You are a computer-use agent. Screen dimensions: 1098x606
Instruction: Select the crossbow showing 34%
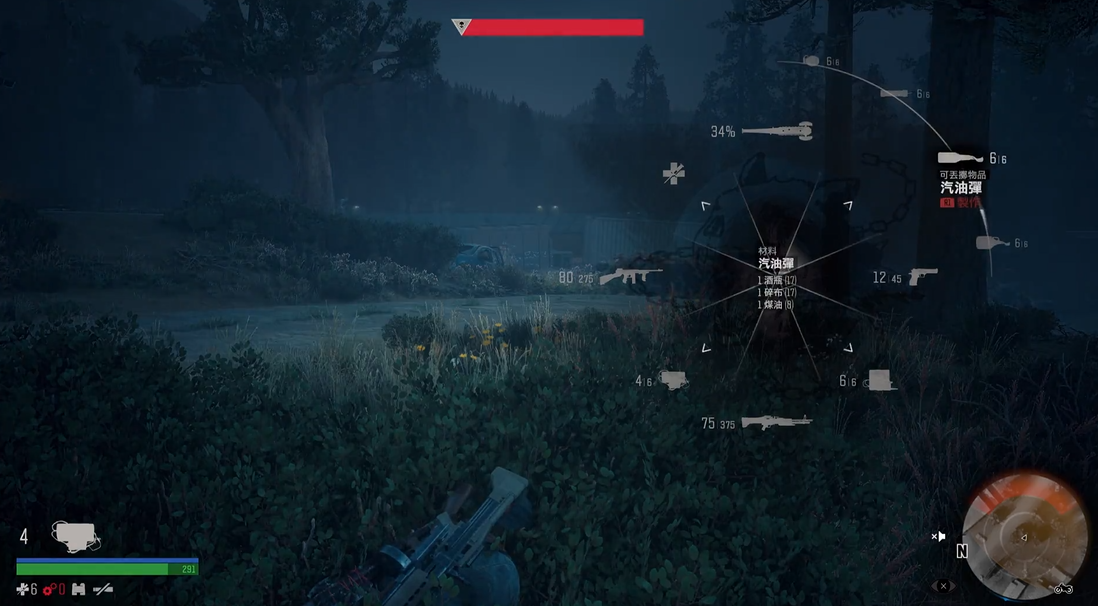777,131
